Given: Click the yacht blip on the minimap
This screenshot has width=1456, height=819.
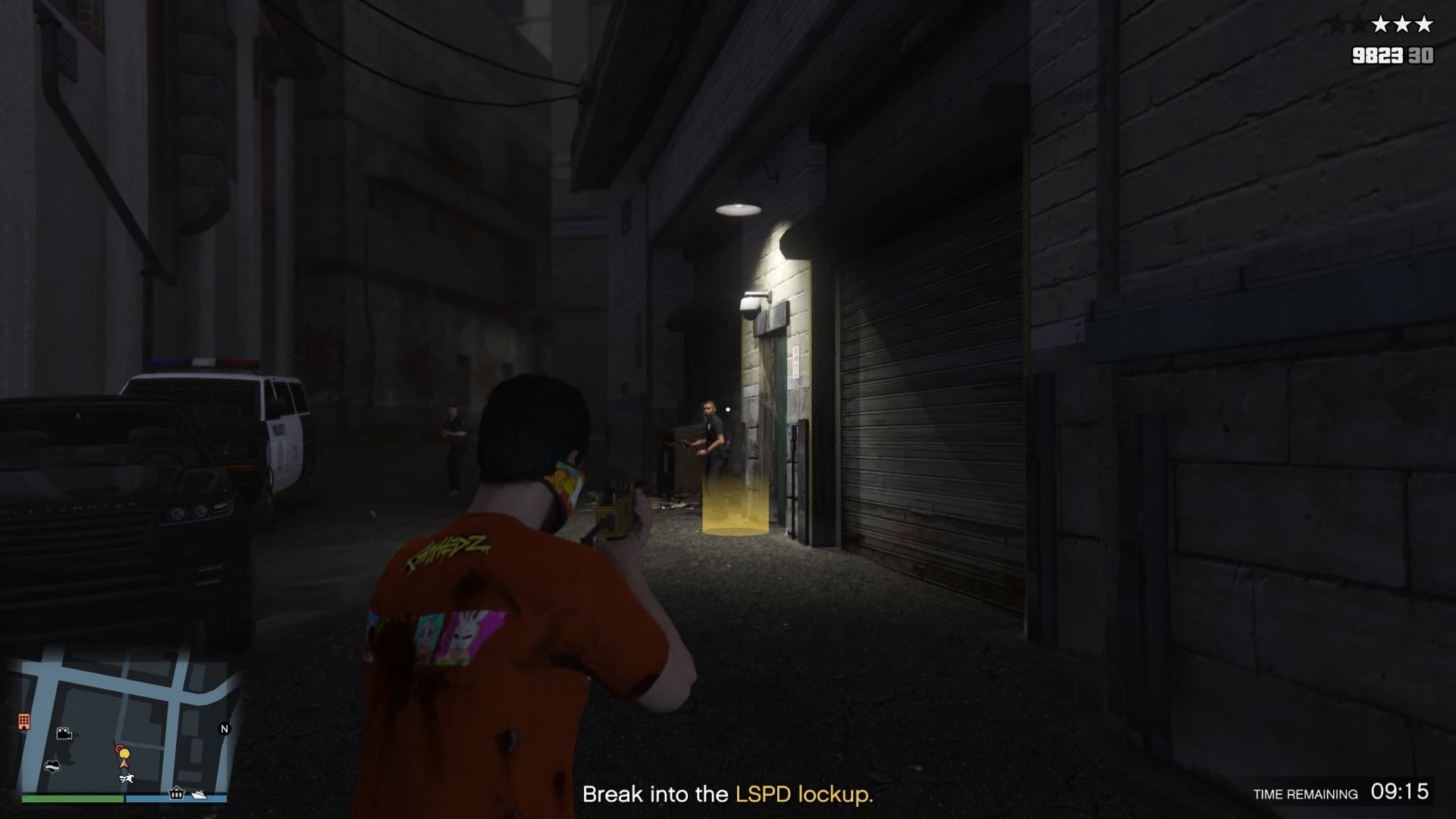Looking at the screenshot, I should 199,794.
